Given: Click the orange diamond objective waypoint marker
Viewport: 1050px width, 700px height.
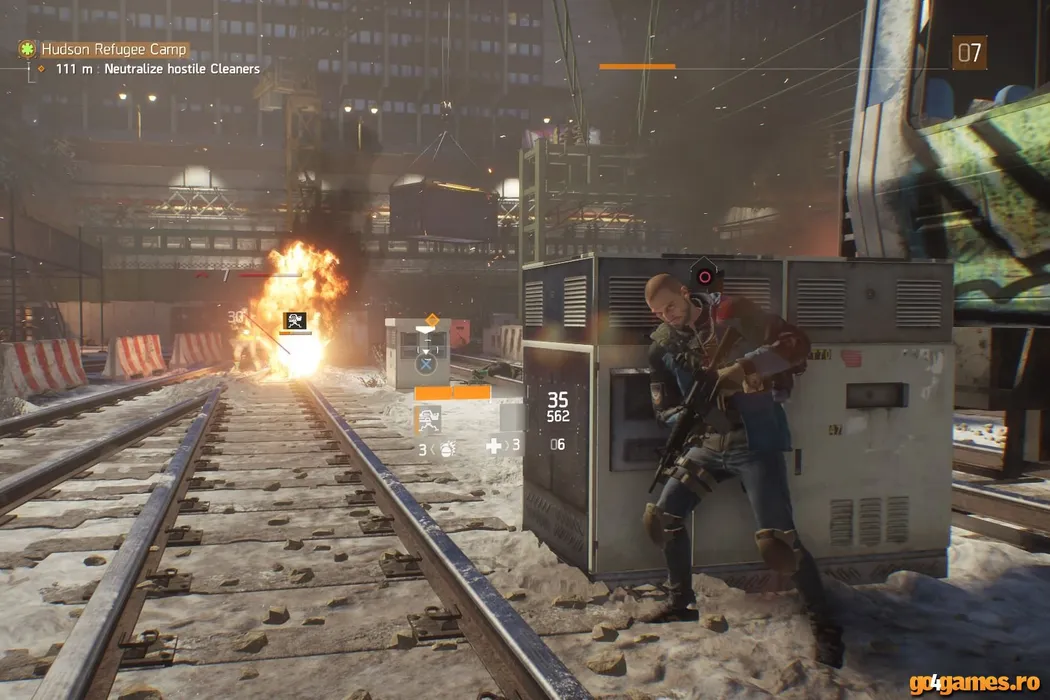Looking at the screenshot, I should click(x=432, y=320).
